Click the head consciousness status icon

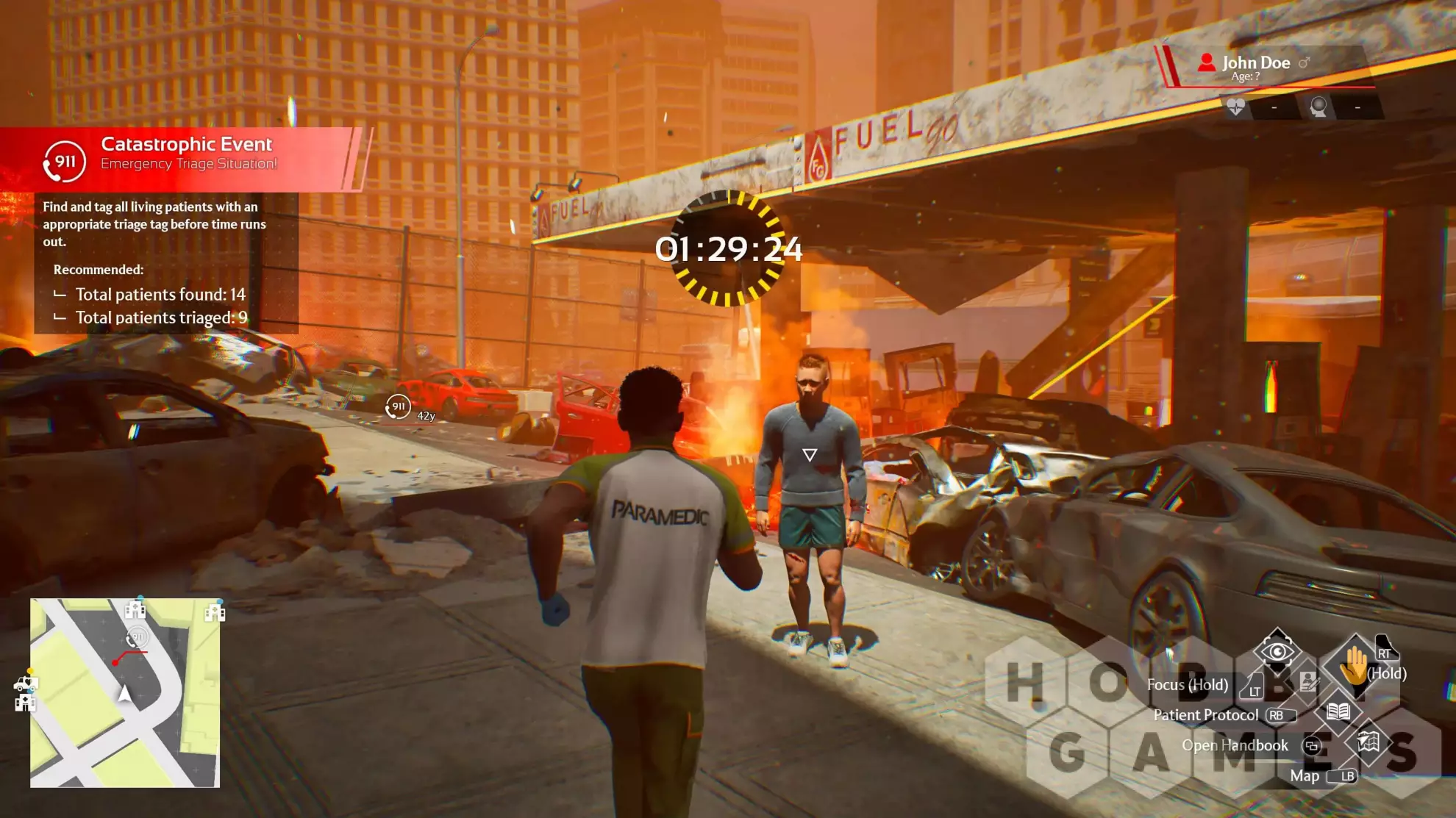[x=1318, y=107]
